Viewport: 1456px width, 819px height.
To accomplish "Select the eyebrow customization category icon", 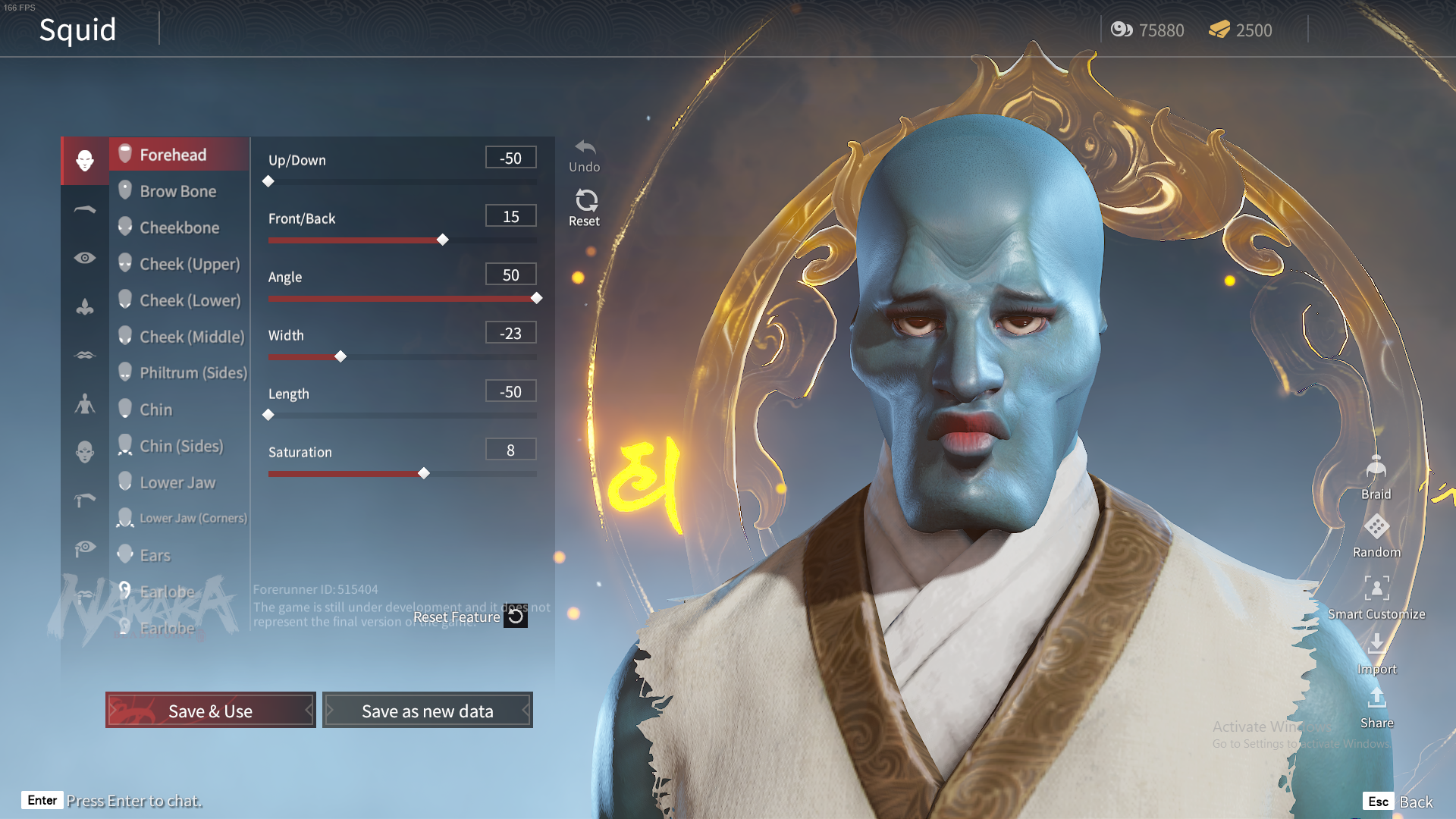I will [x=84, y=209].
